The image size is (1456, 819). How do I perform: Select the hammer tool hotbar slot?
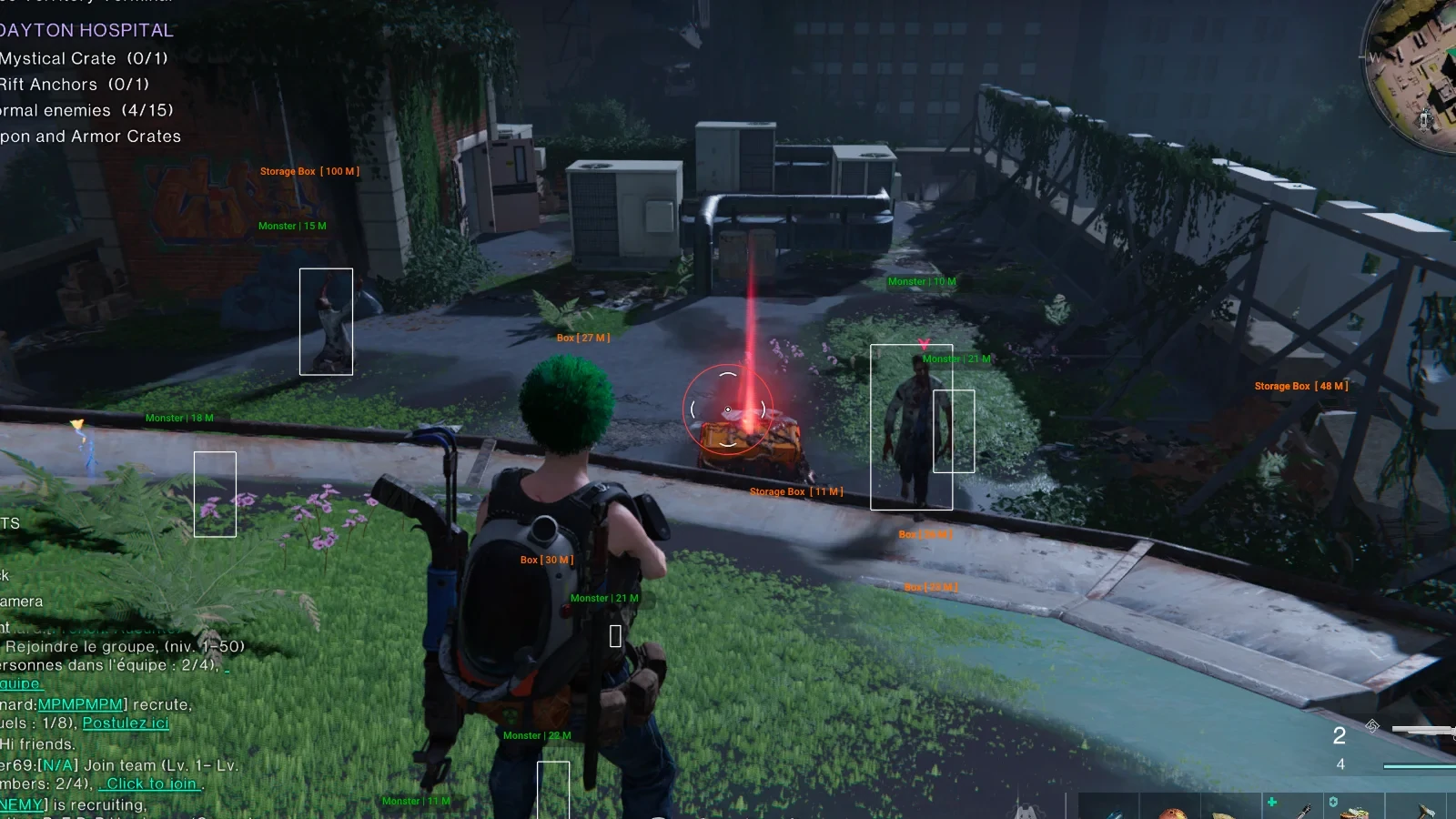(x=1424, y=808)
